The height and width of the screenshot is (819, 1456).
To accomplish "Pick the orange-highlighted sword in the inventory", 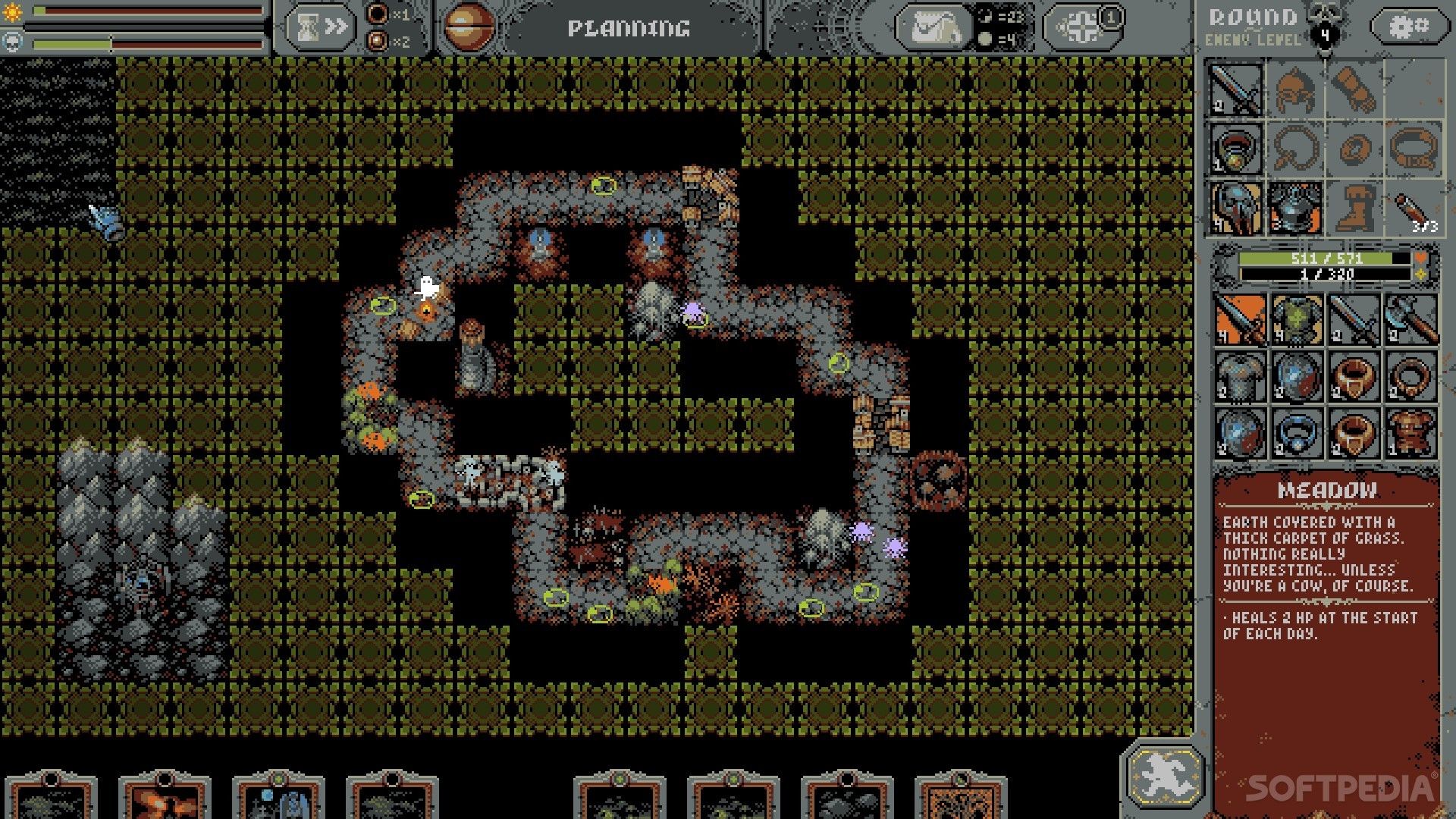I will (1241, 319).
